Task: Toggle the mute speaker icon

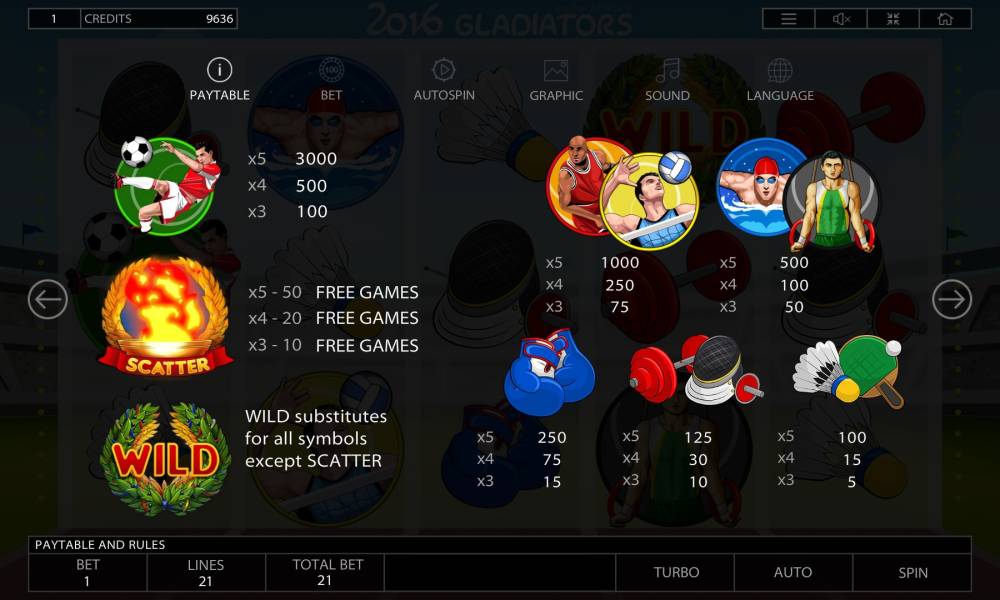Action: (x=841, y=19)
